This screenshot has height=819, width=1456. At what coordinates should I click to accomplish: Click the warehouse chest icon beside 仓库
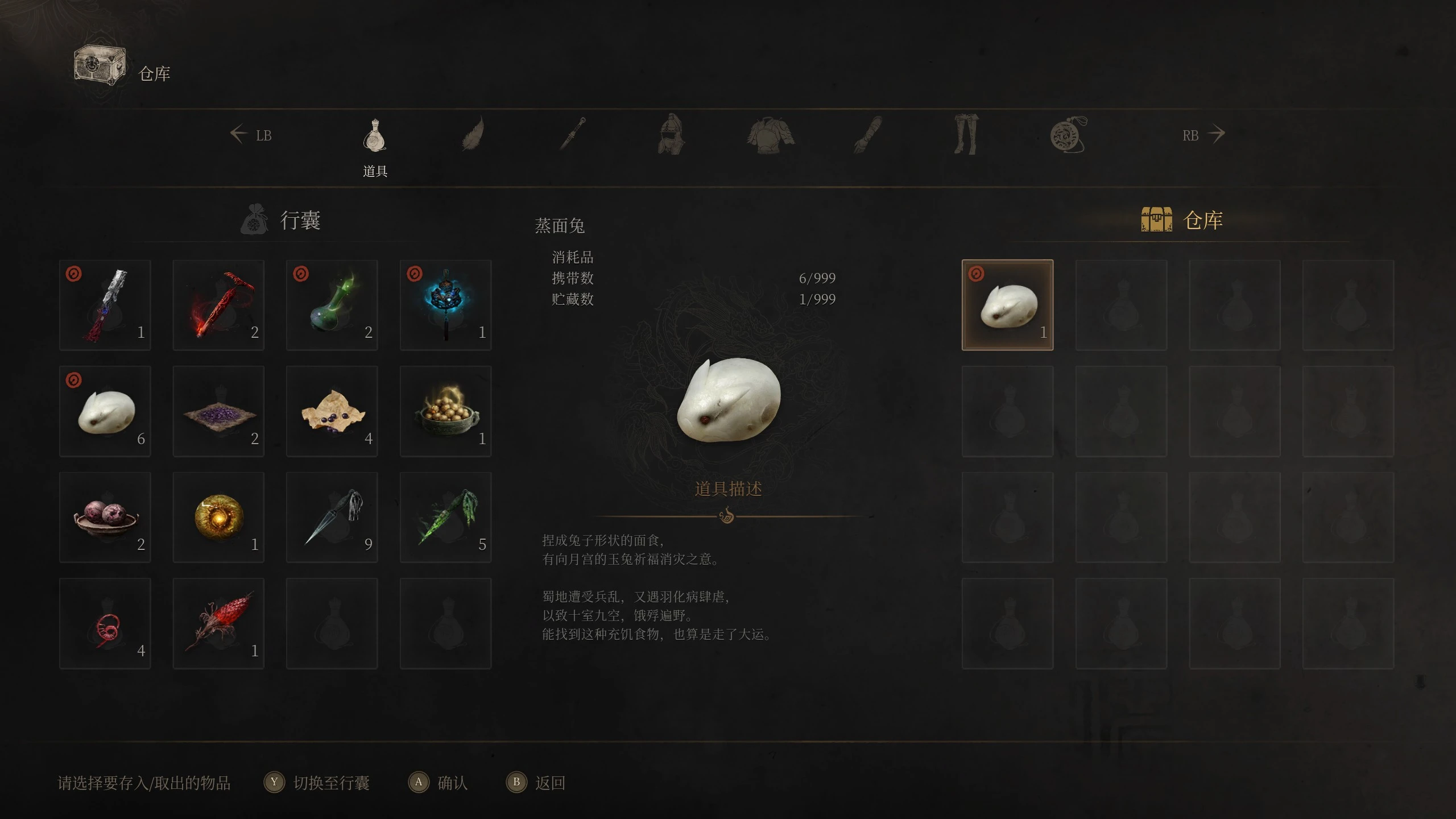pos(1156,219)
